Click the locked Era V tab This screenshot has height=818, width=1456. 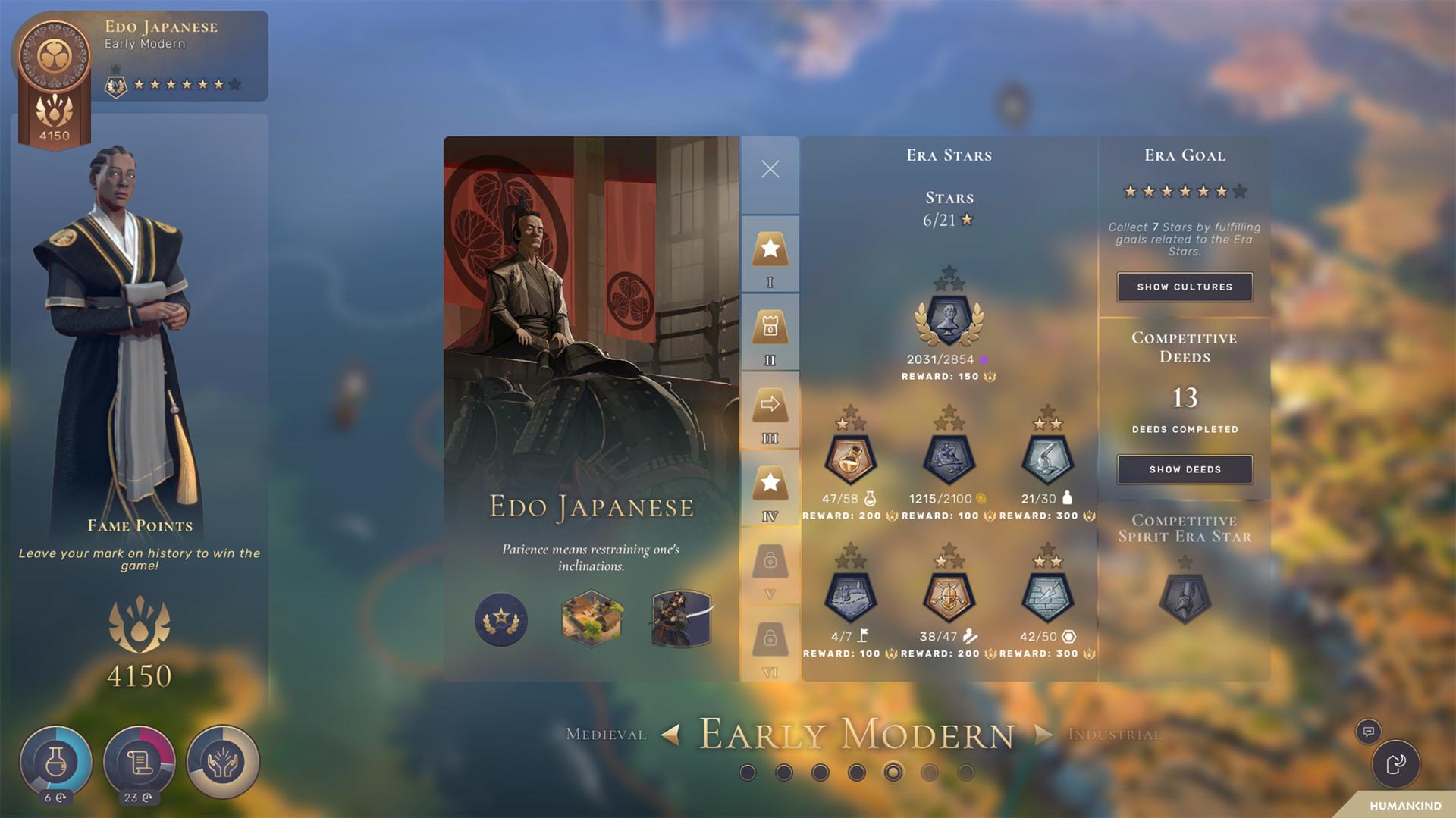(770, 561)
